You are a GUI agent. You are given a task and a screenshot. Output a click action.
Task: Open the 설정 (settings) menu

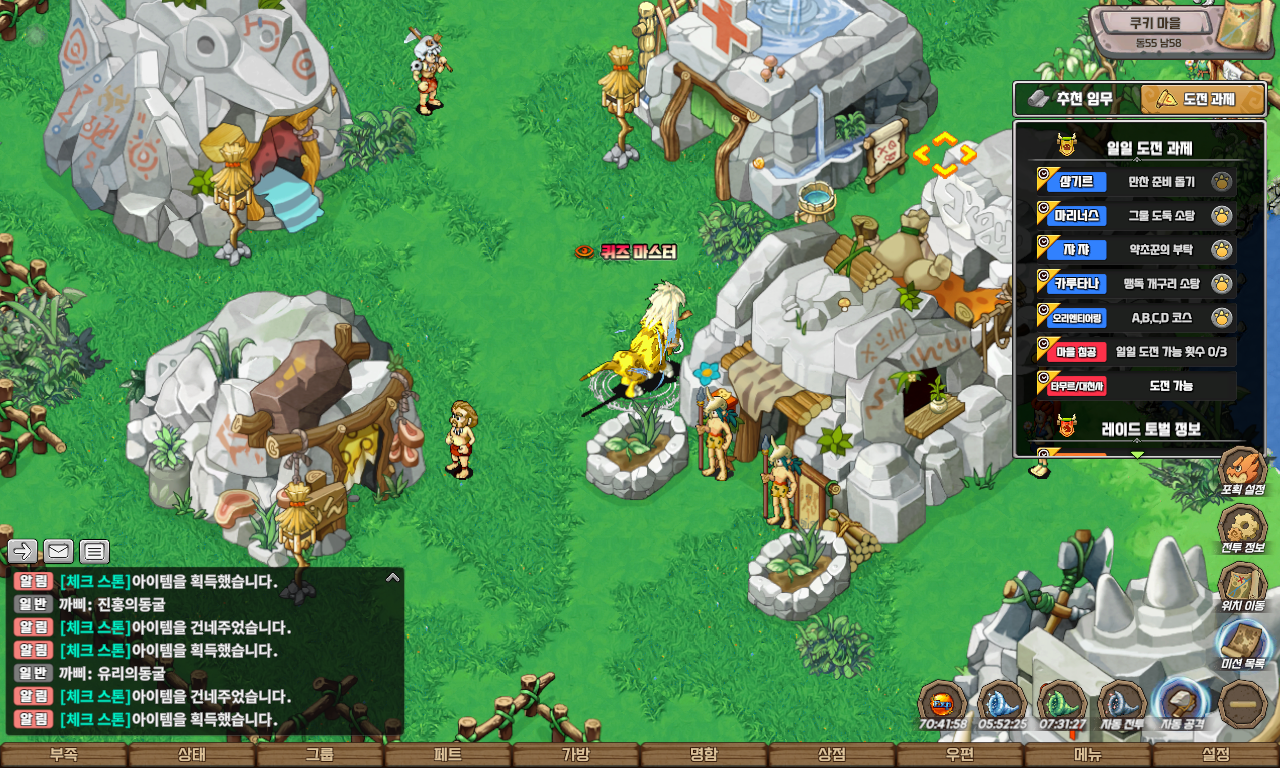point(1216,755)
